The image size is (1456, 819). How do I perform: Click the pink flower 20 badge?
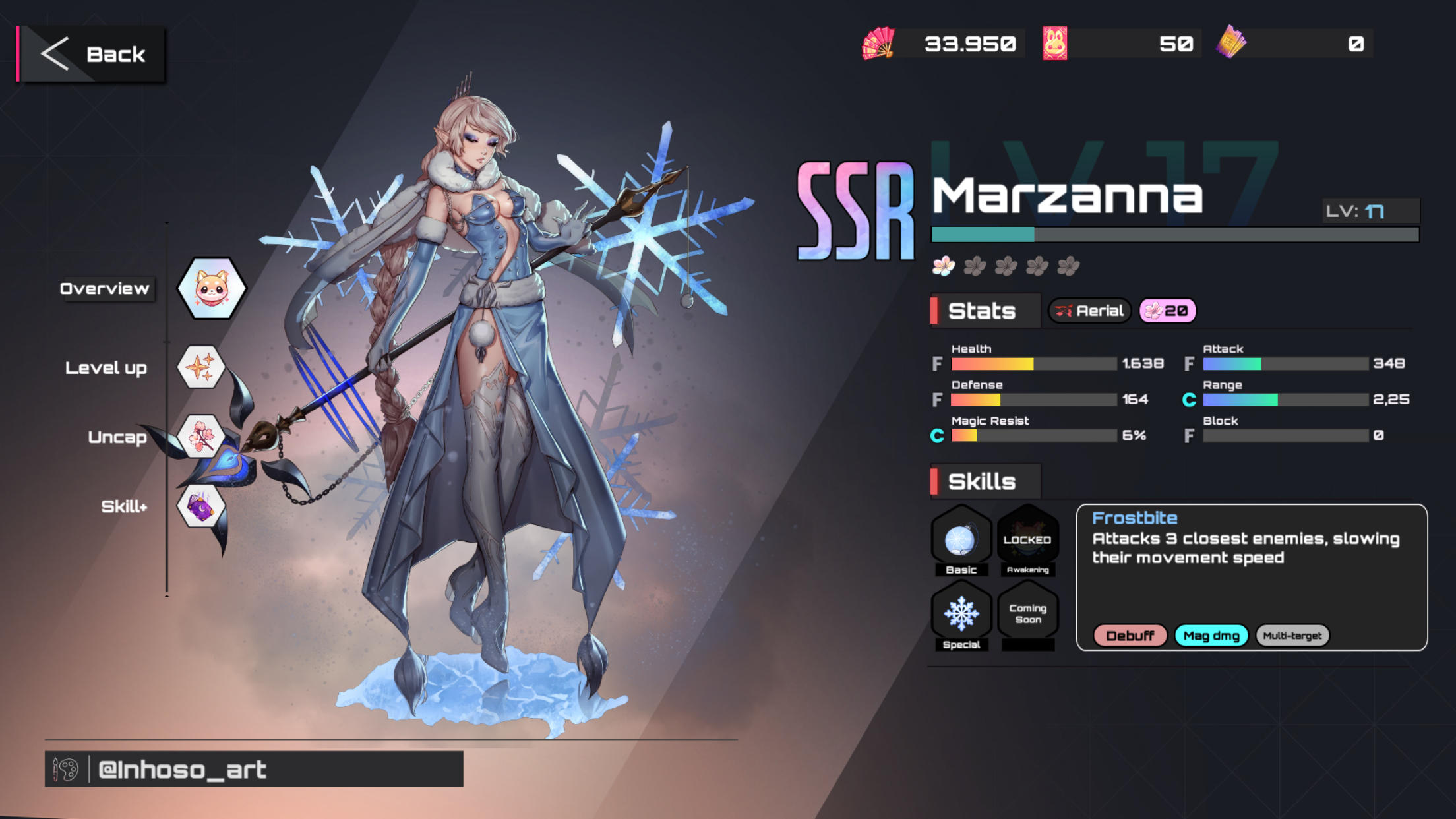pos(1167,311)
